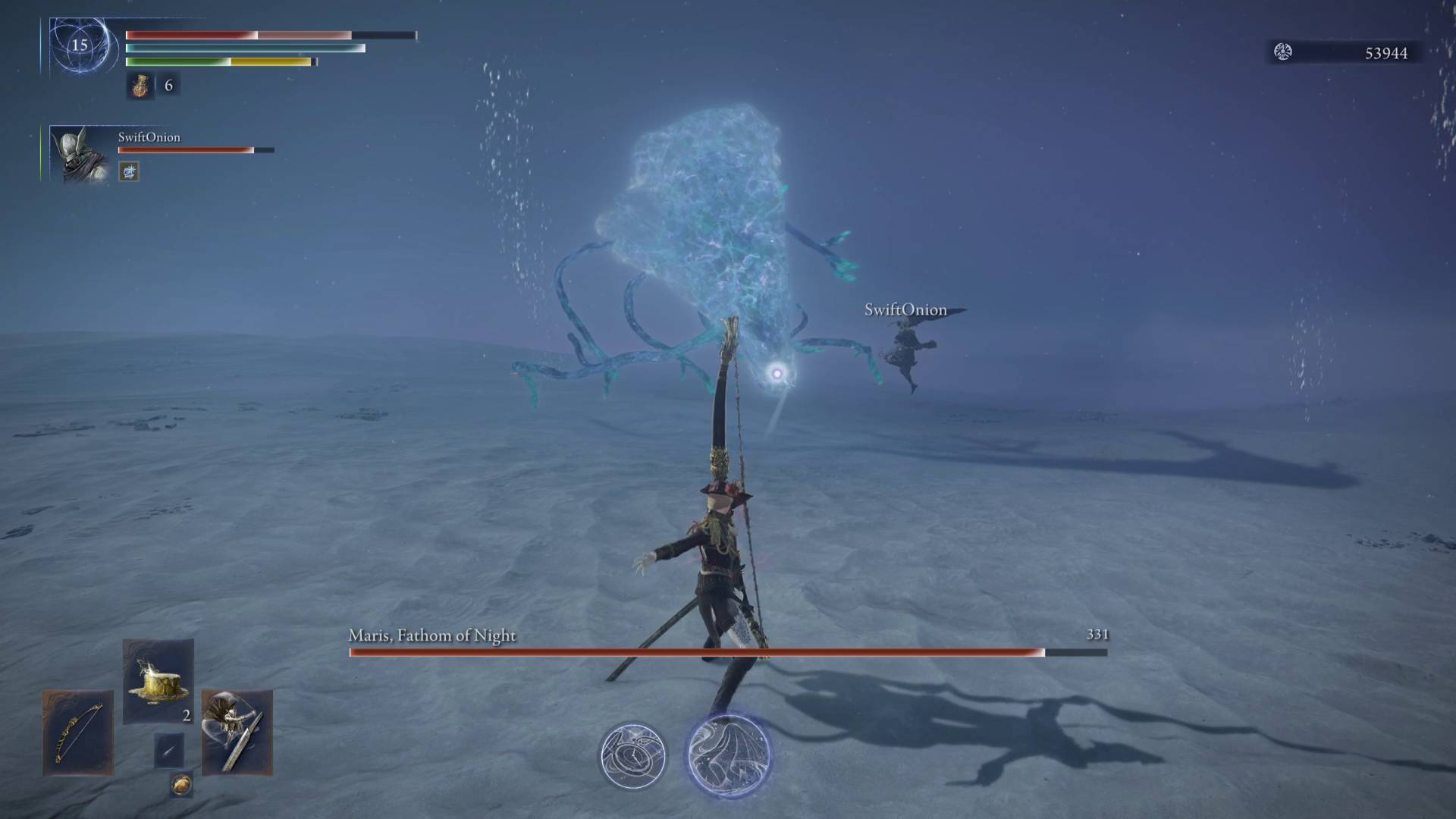
Task: Open the round pouch icon below the arrow slot
Action: (180, 785)
